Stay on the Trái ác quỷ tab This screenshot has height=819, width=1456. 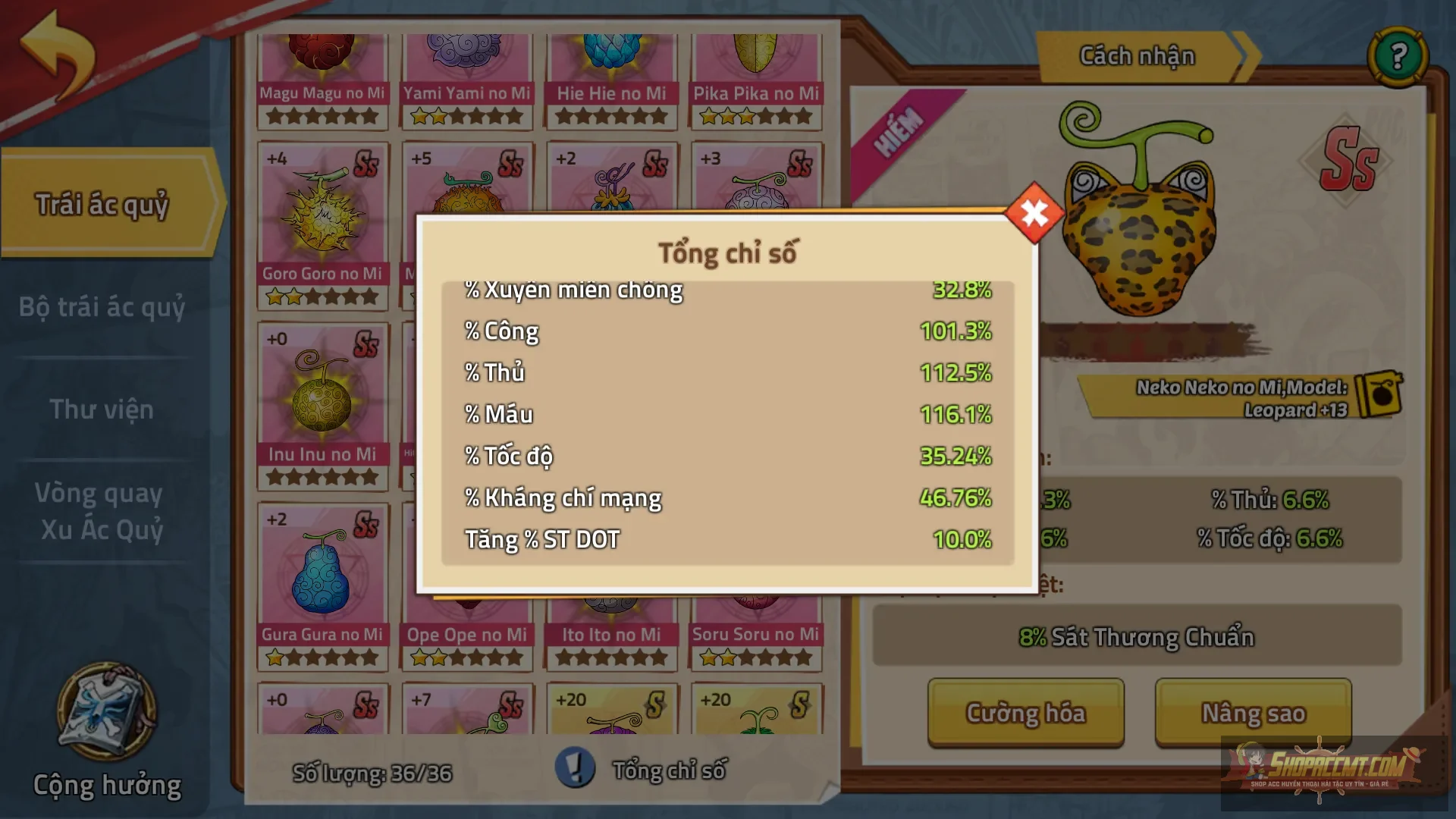pos(102,203)
